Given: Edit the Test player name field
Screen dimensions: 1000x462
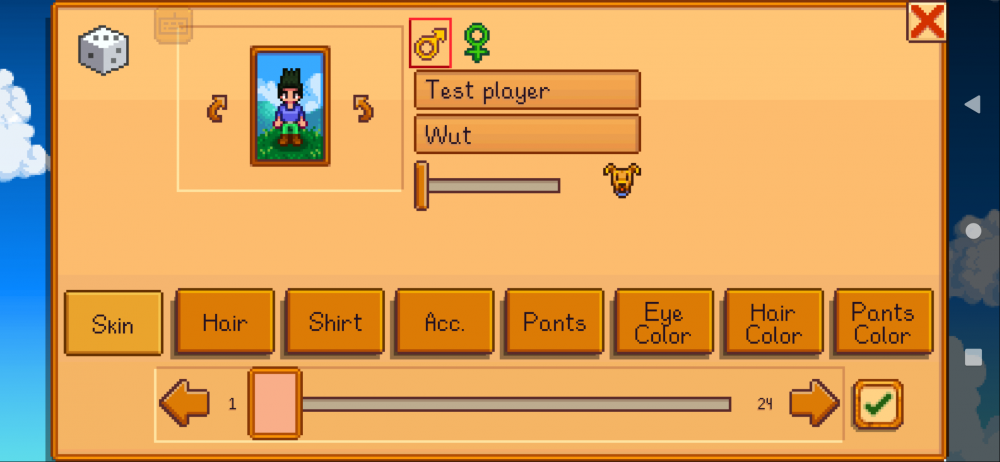Looking at the screenshot, I should click(x=527, y=90).
